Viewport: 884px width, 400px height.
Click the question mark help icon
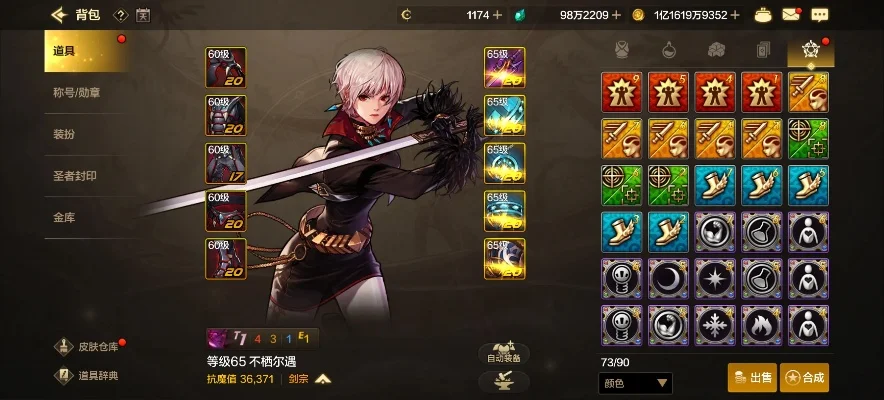click(x=120, y=15)
